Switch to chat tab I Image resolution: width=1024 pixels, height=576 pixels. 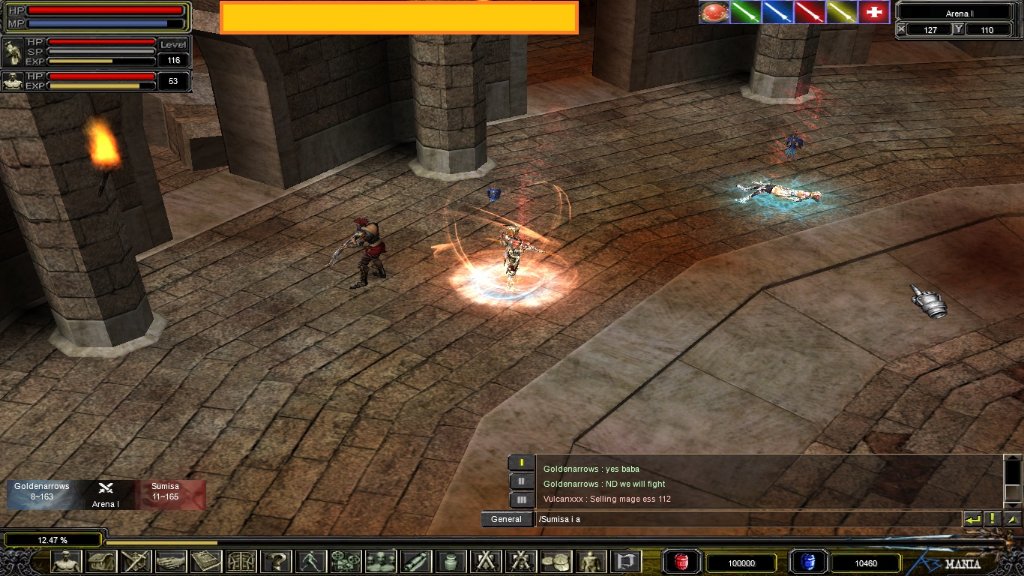(521, 463)
